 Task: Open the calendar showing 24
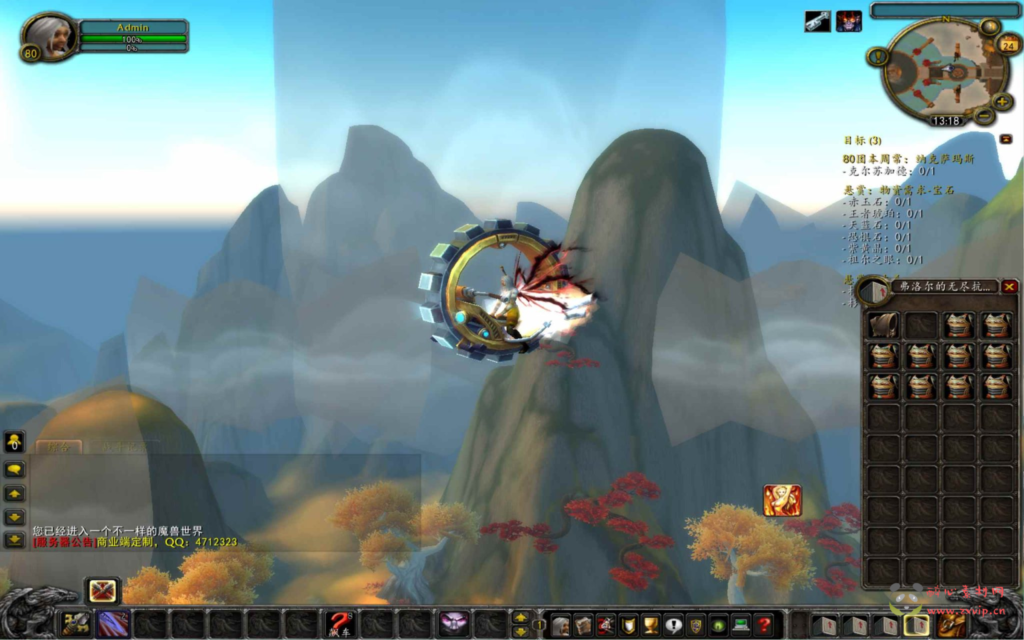coord(1008,44)
